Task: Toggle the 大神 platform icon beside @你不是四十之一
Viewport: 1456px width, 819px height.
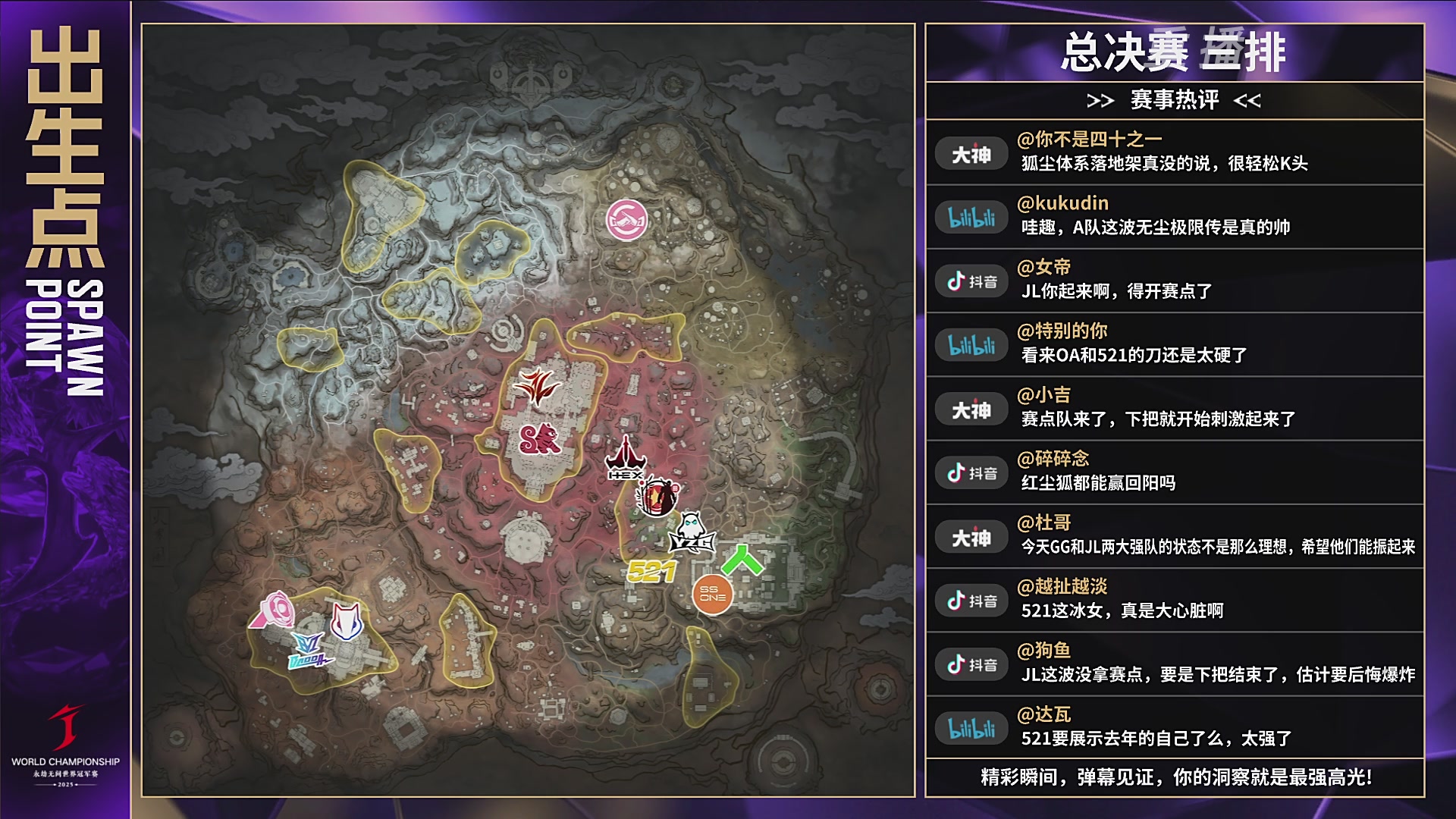Action: [971, 152]
